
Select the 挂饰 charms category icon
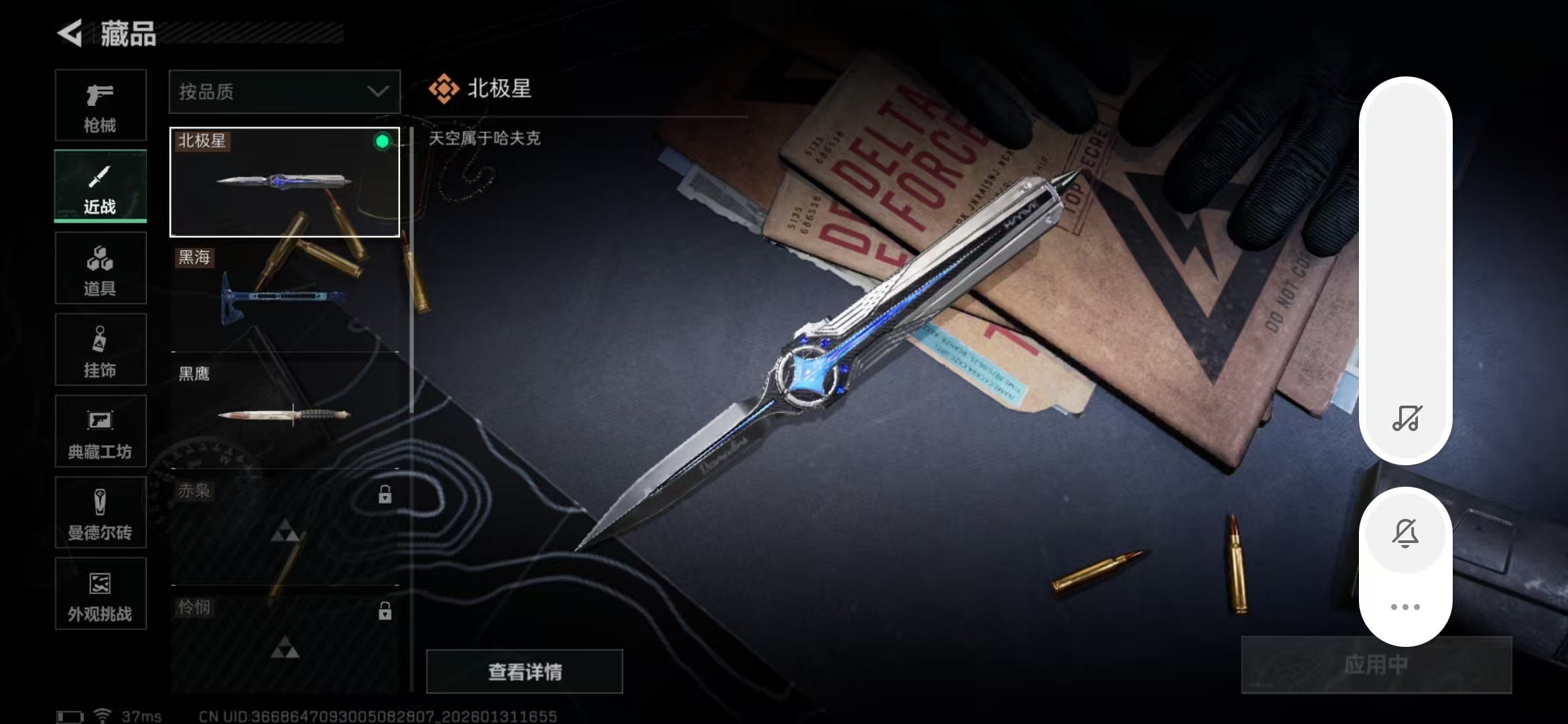tap(101, 349)
